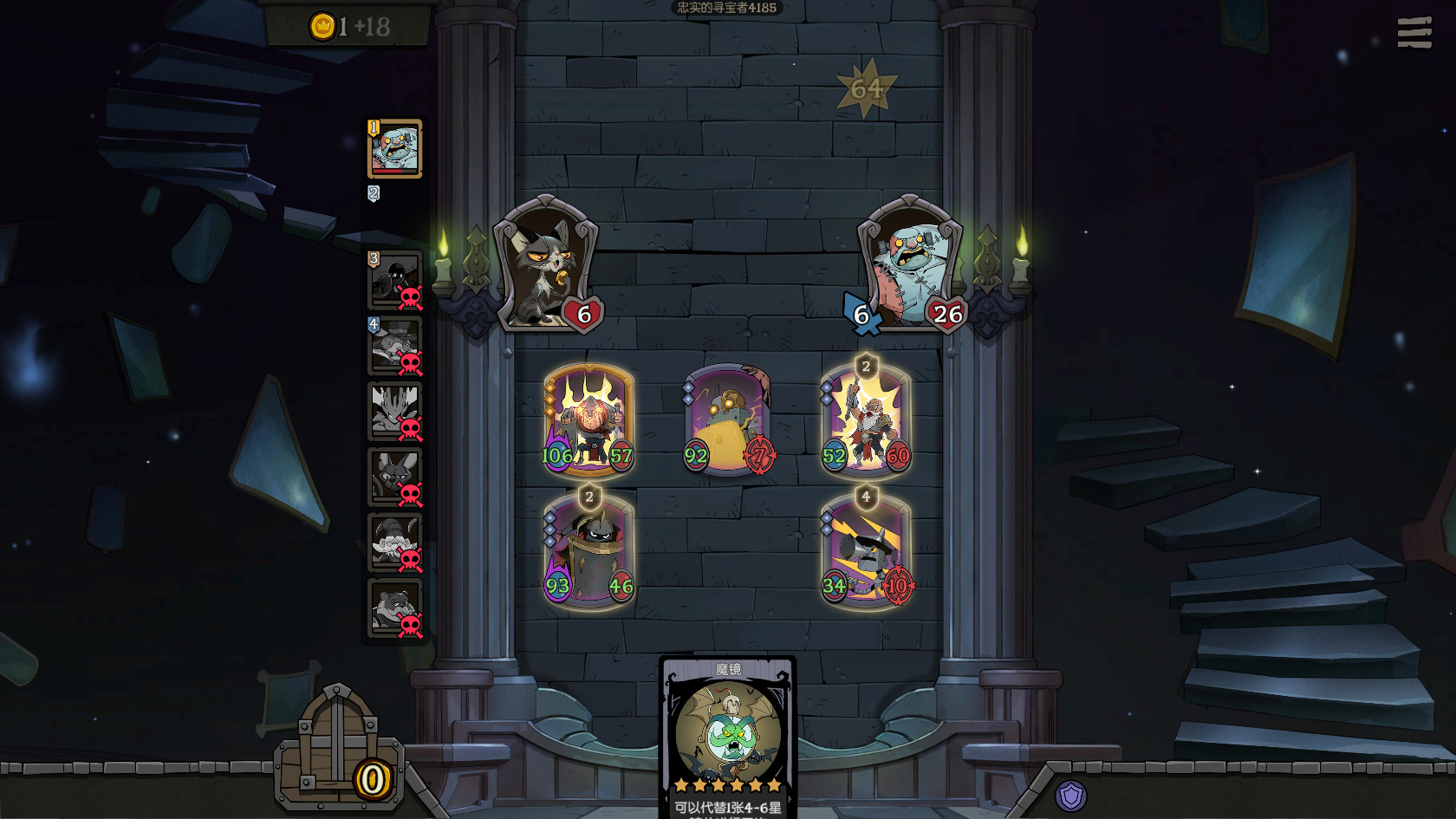Screen dimensions: 1456x819
Task: View the eliminated bottom raccoon player portrait
Action: tap(395, 608)
